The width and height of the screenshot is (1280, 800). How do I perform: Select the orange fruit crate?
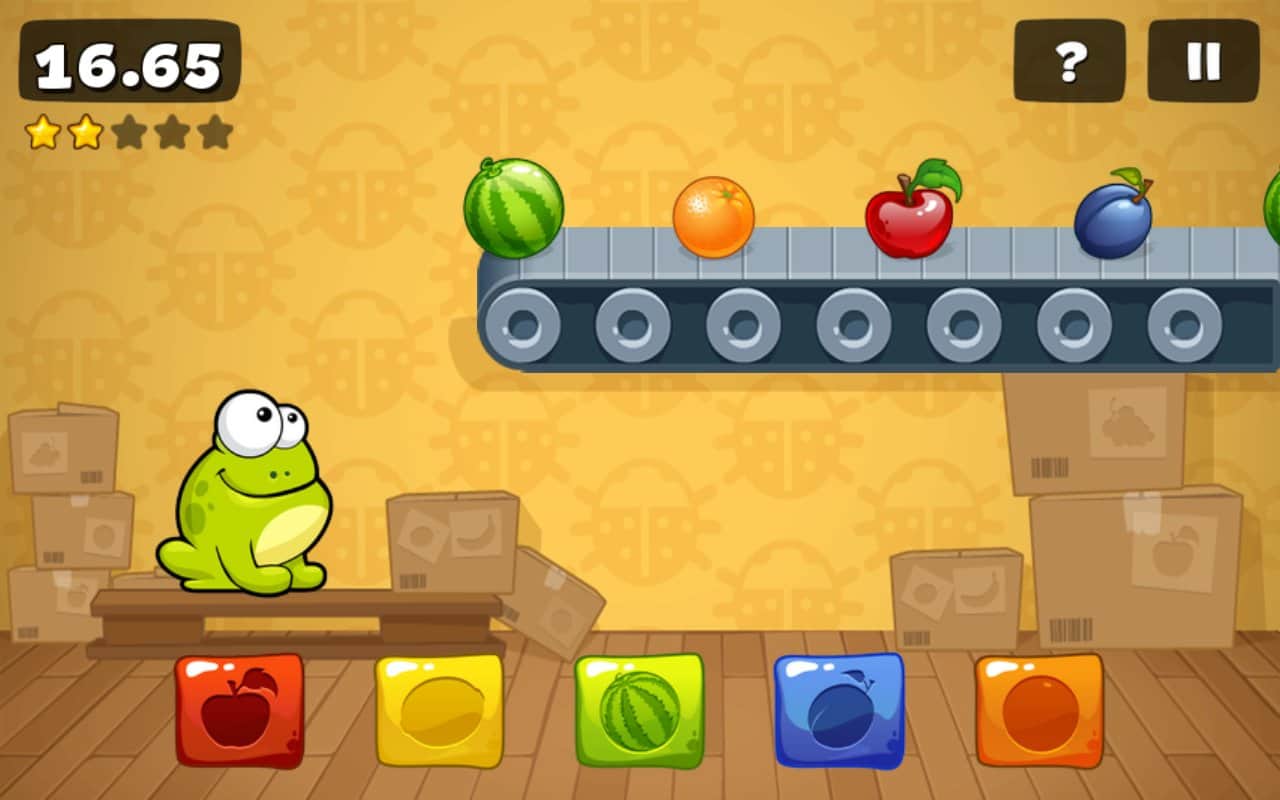[x=1040, y=712]
